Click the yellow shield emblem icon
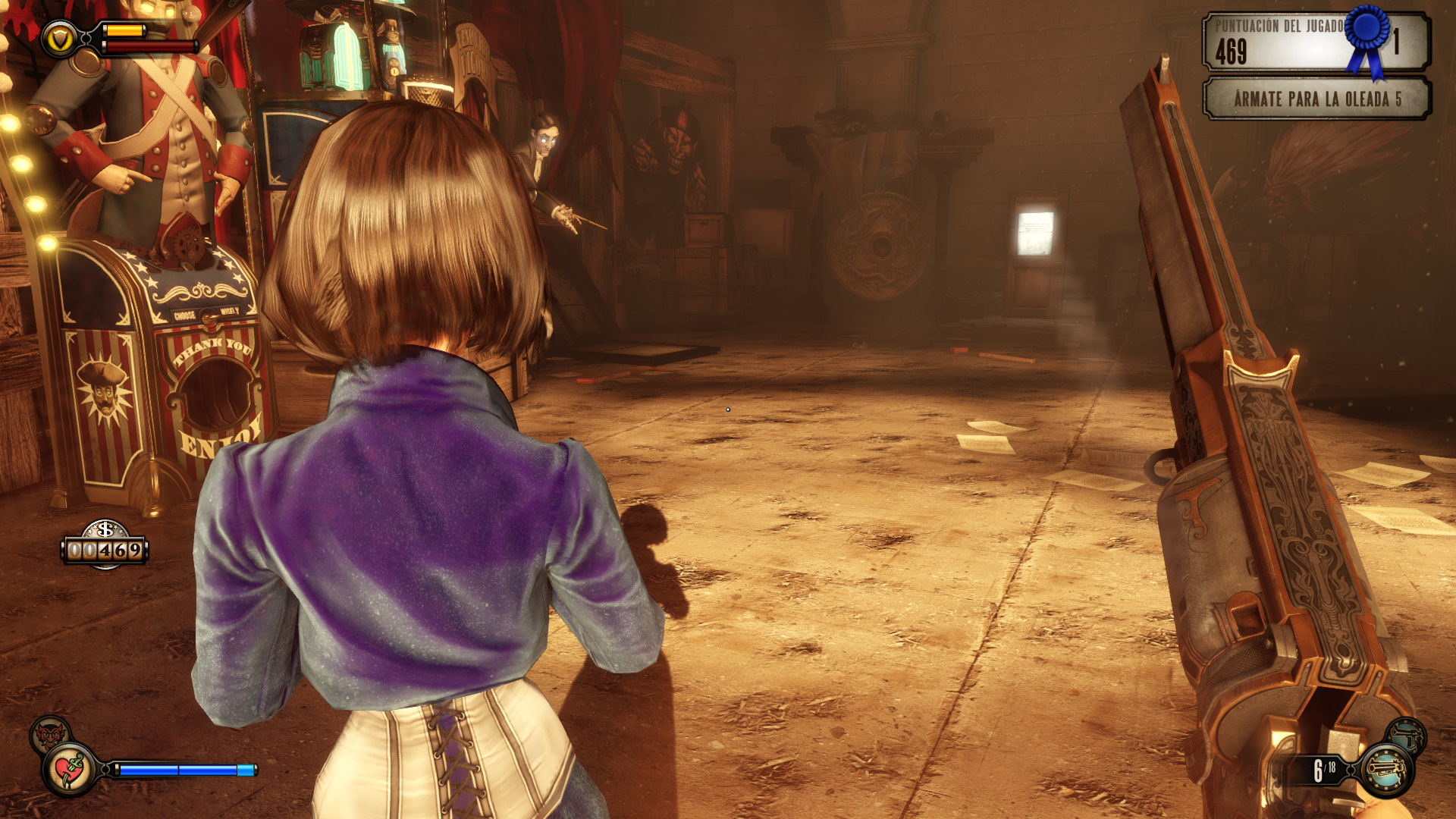 coord(60,38)
